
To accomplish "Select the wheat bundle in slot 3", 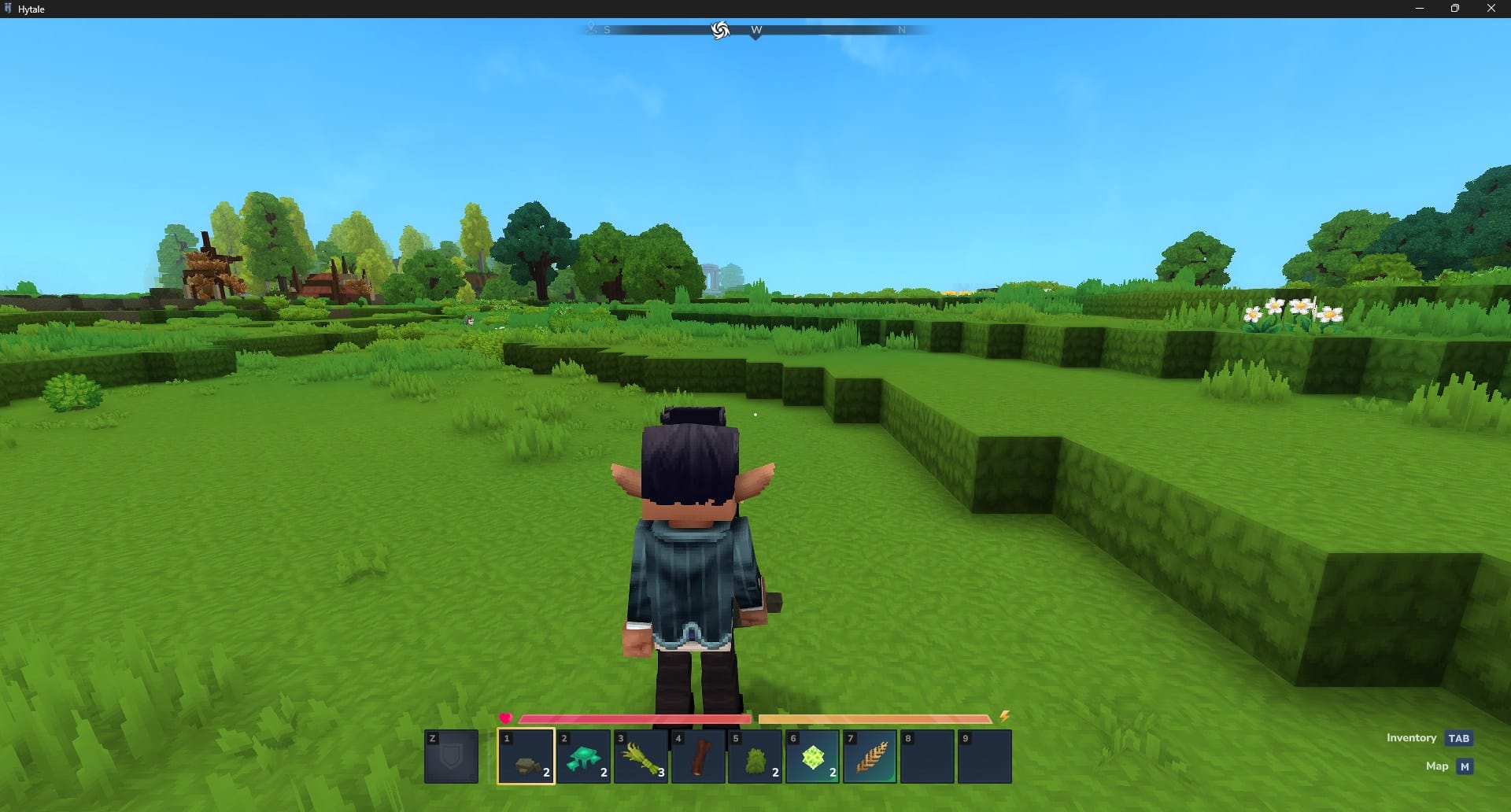I will [x=641, y=757].
